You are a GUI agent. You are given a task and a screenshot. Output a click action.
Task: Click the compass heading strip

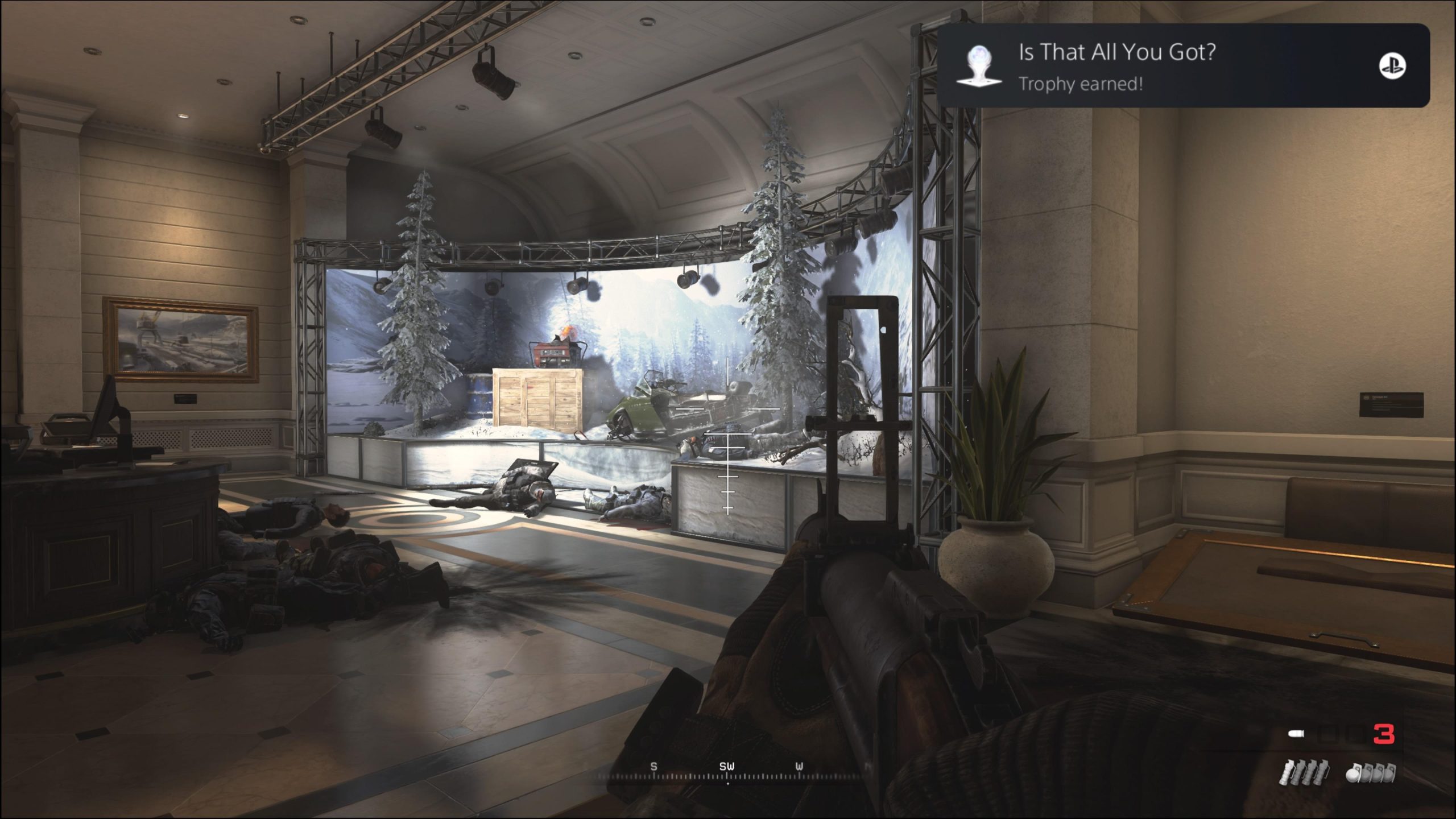pos(728,772)
